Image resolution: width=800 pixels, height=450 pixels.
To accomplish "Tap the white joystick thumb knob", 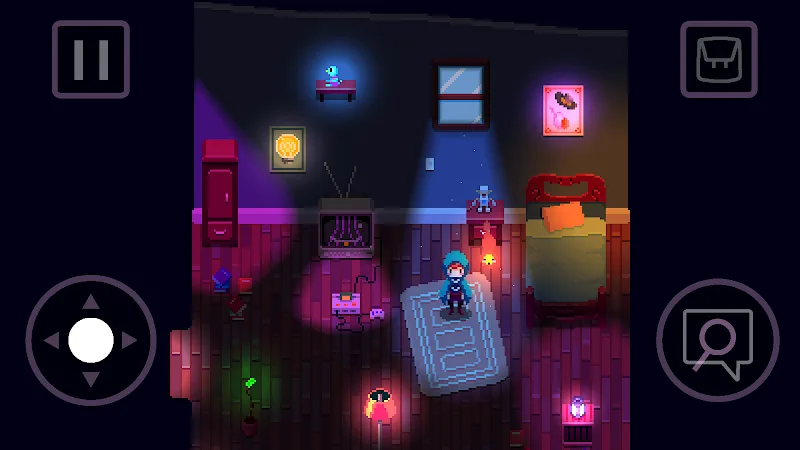I will pos(90,341).
